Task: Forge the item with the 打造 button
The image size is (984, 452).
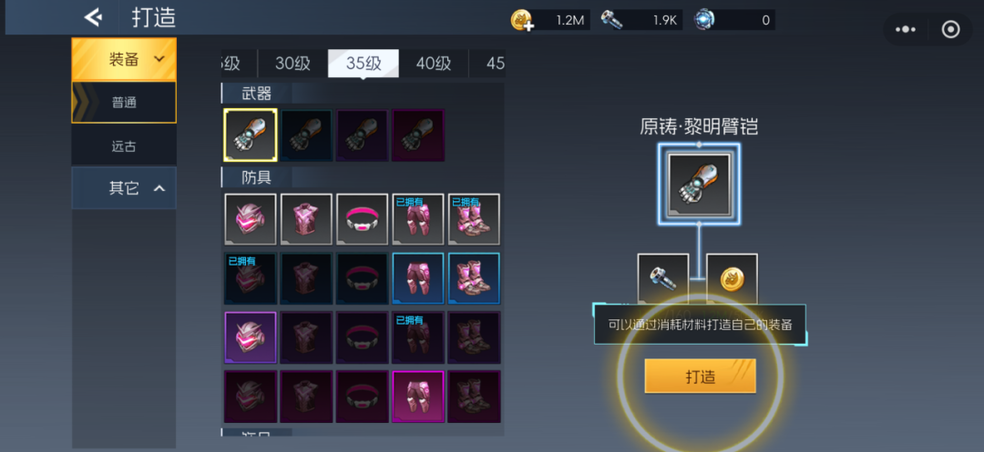Action: (700, 376)
